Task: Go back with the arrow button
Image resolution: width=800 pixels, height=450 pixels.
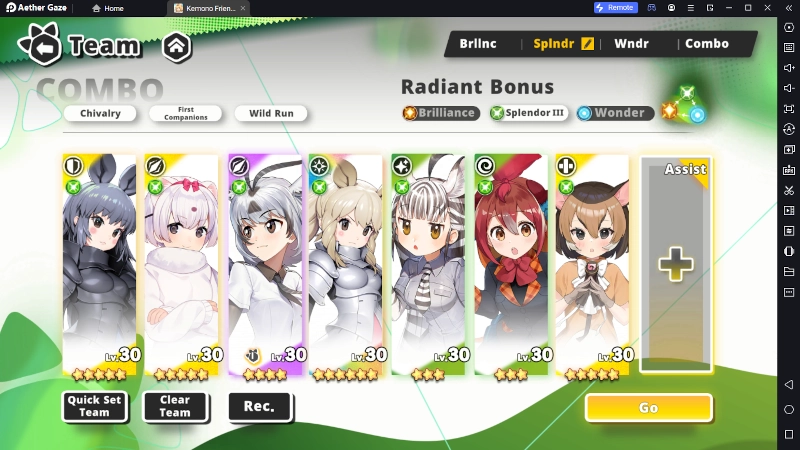Action: point(45,46)
